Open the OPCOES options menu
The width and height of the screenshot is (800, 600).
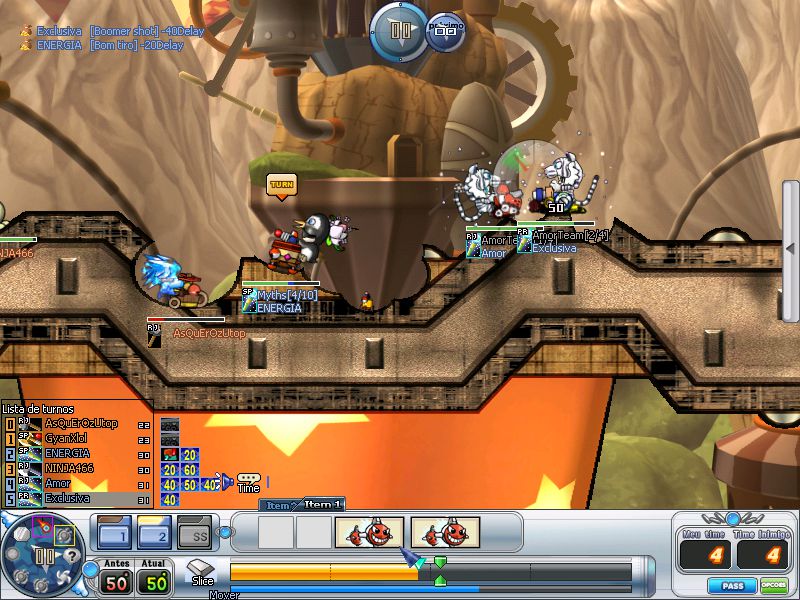[x=773, y=585]
